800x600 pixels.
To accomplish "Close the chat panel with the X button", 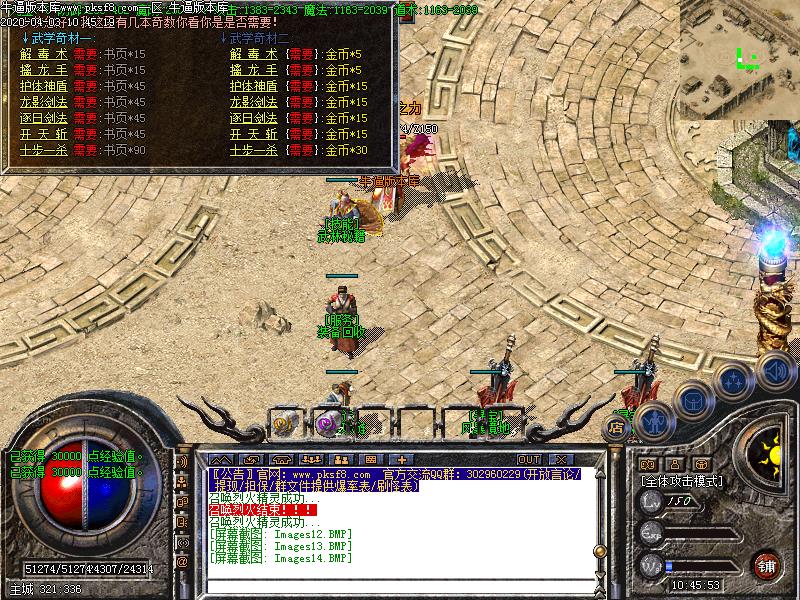I will coord(563,460).
